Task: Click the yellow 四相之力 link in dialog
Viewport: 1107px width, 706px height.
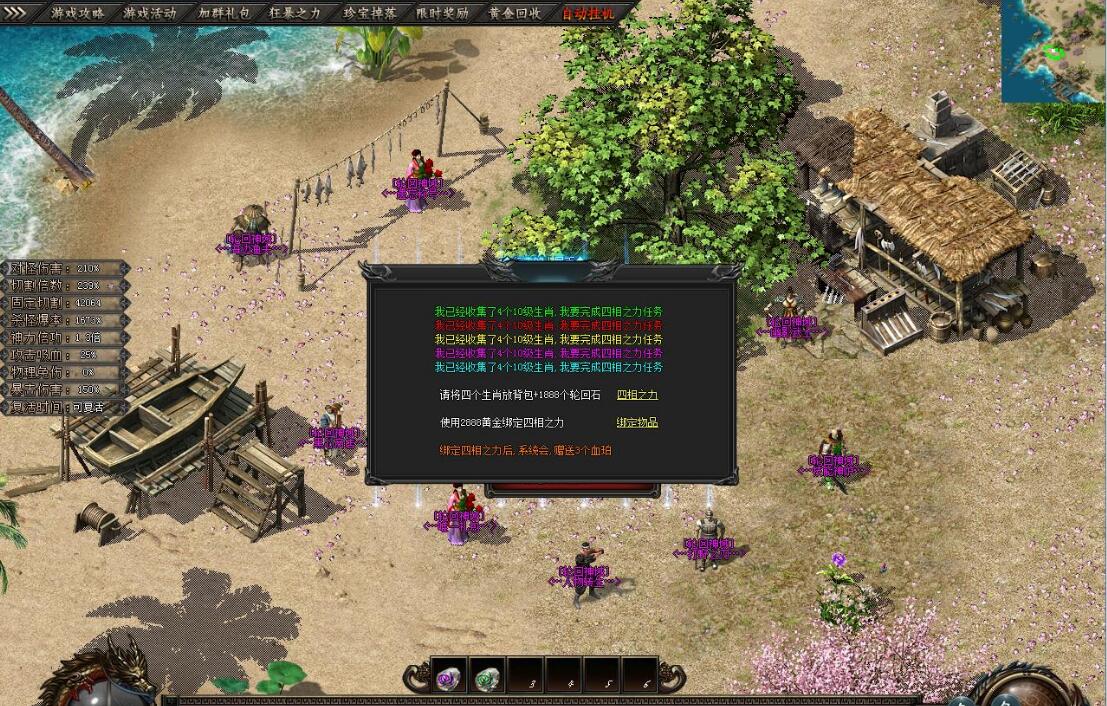Action: (x=637, y=395)
